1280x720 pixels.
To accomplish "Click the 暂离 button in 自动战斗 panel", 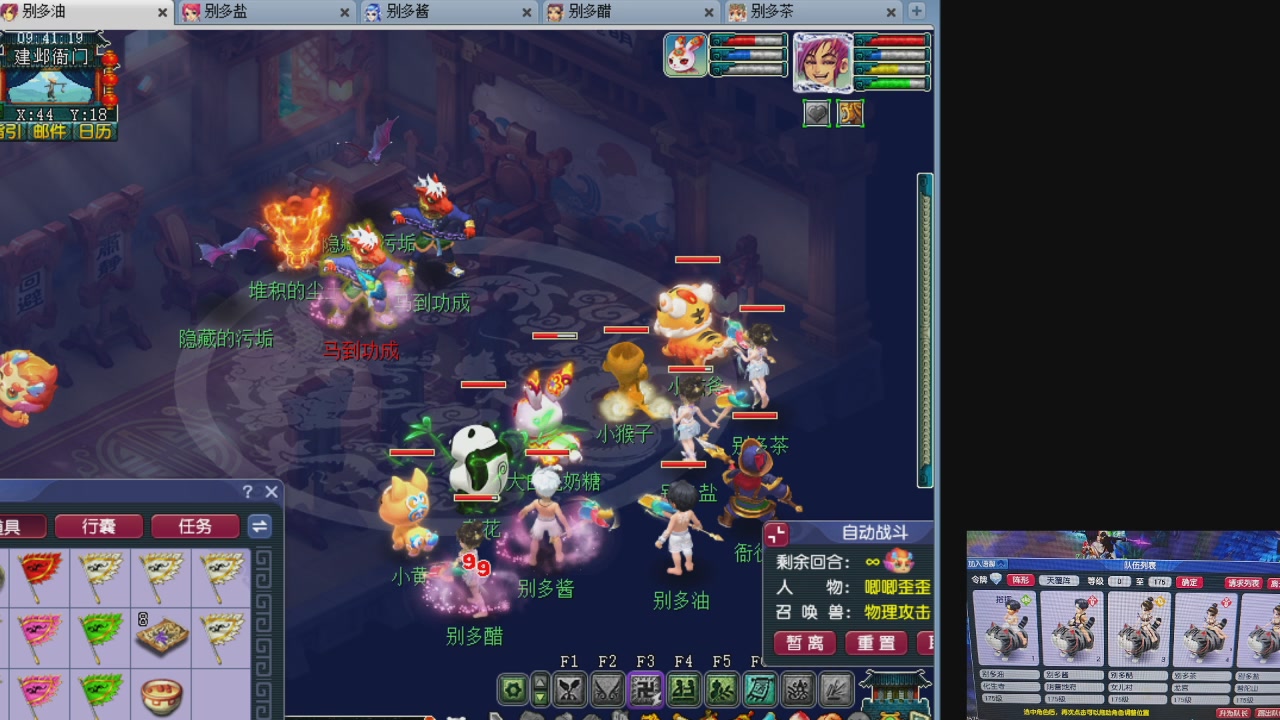I will 804,643.
